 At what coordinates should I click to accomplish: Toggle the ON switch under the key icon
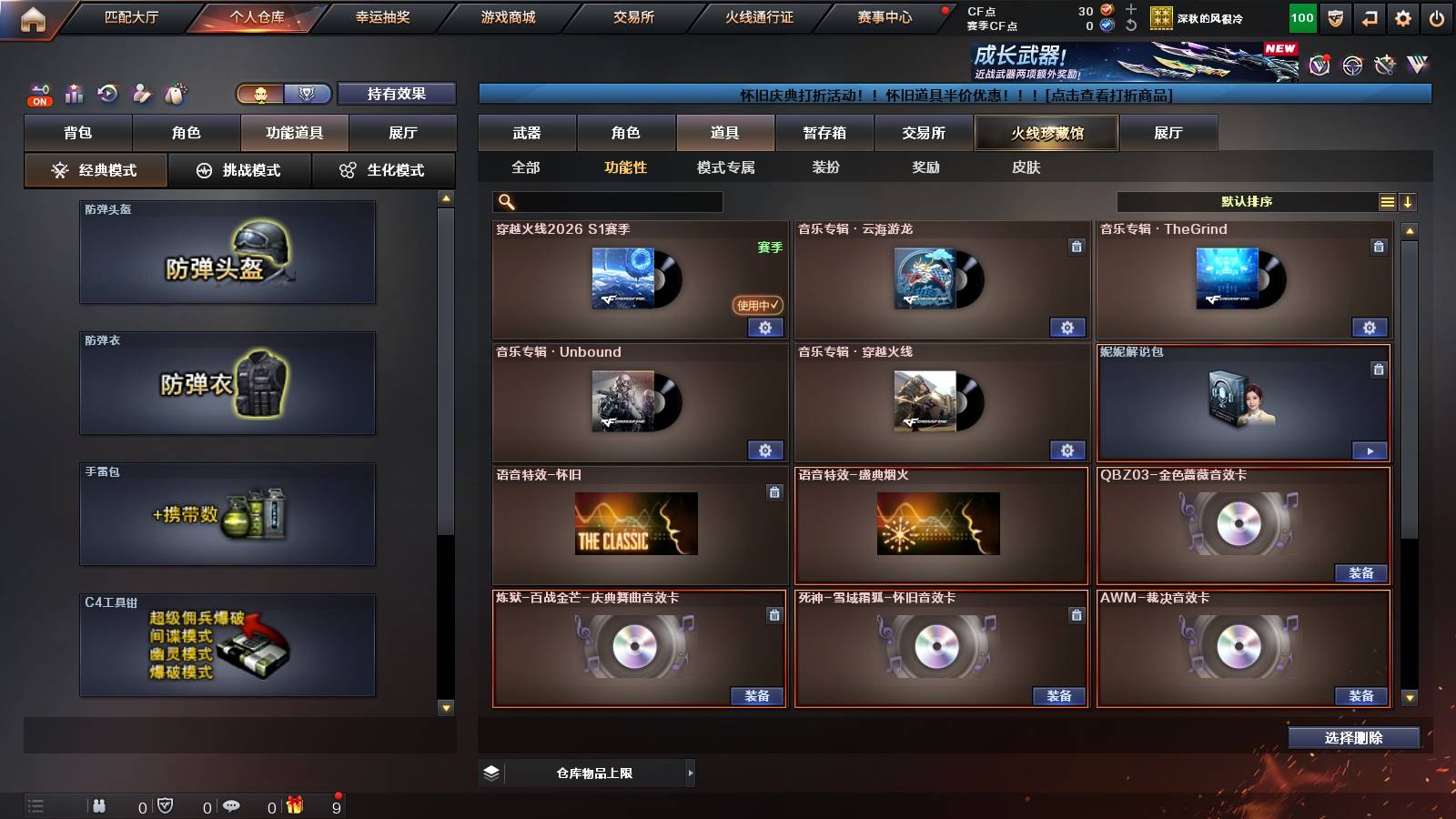point(38,100)
